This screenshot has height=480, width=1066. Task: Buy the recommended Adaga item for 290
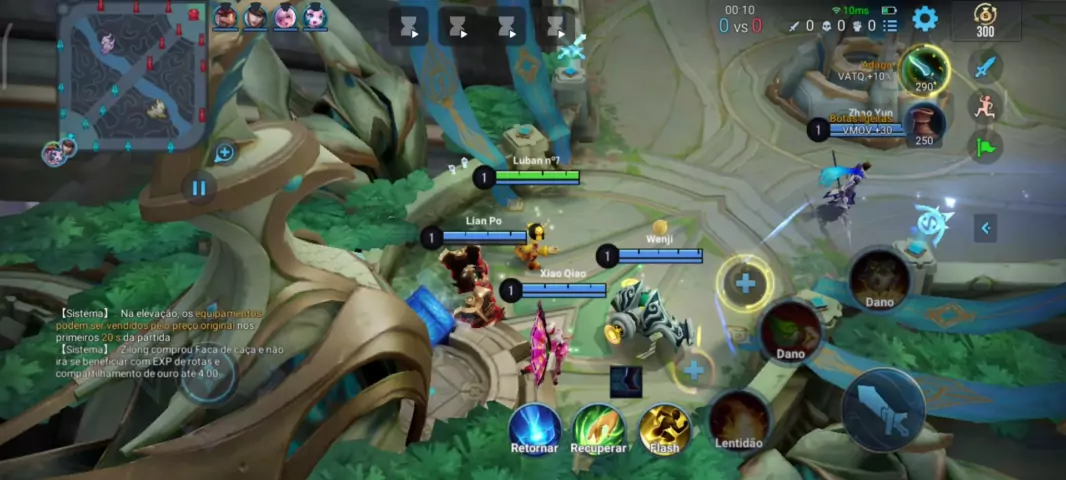924,70
